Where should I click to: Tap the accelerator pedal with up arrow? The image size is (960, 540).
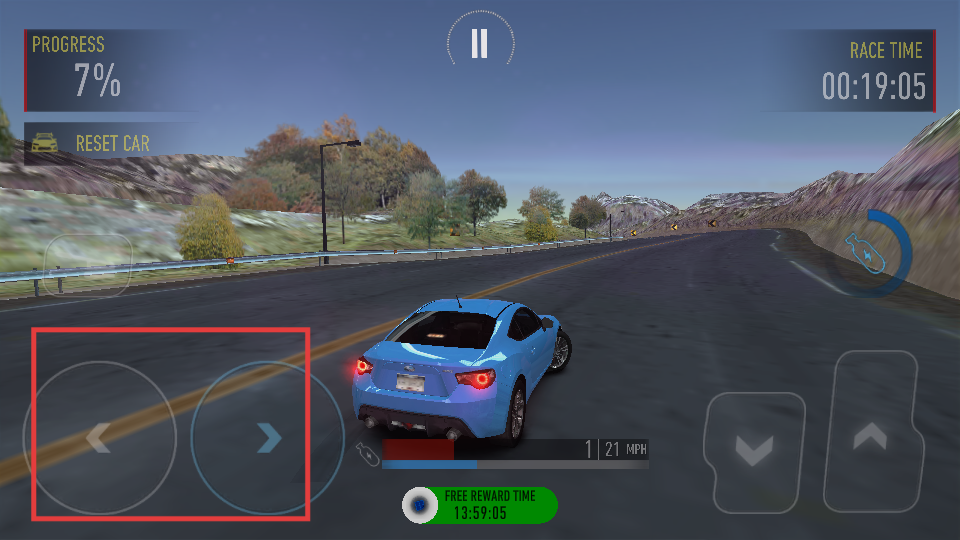870,431
